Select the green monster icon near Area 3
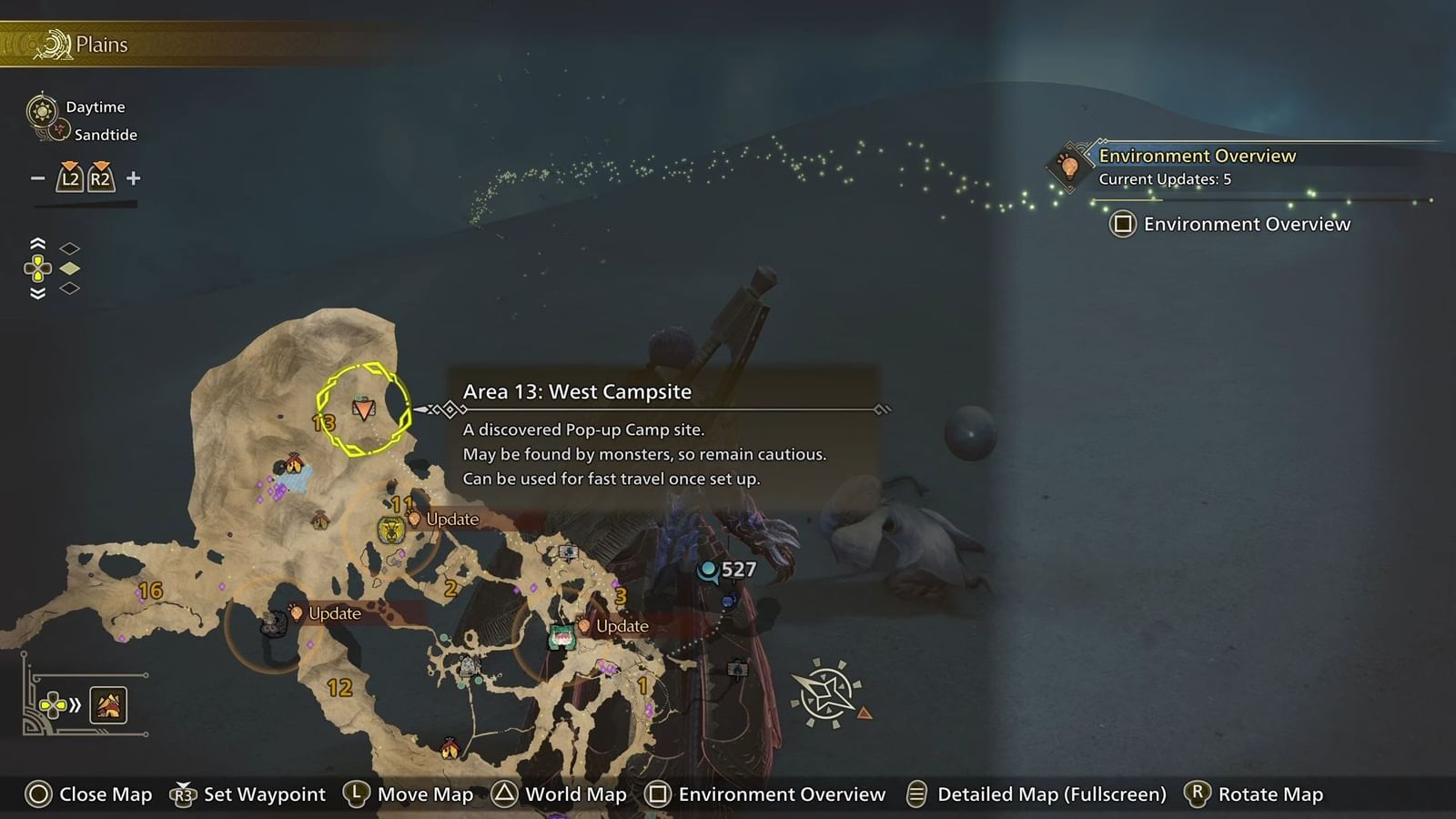 (563, 637)
